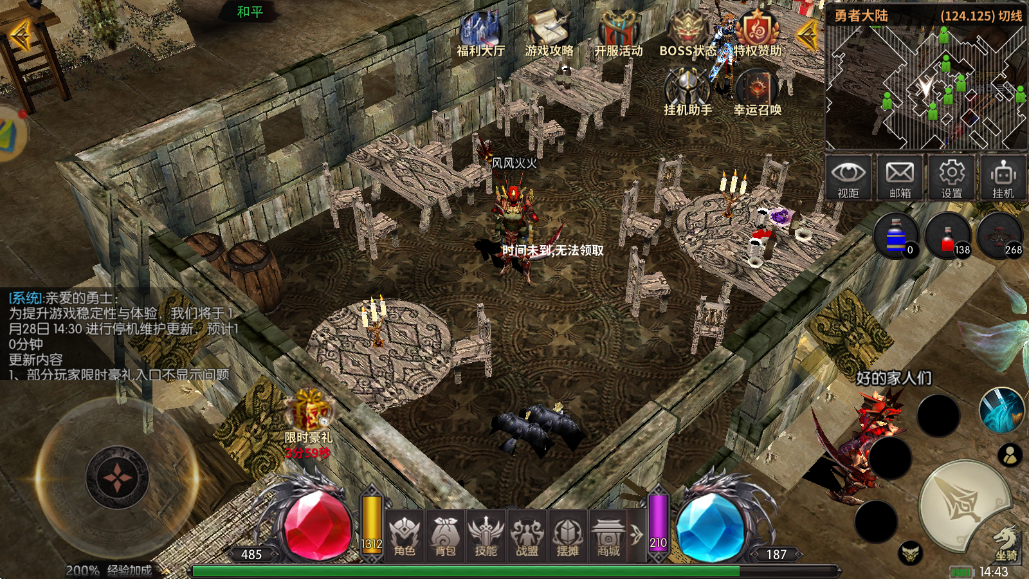Image resolution: width=1029 pixels, height=579 pixels.
Task: Open the 设置 settings
Action: (x=951, y=177)
